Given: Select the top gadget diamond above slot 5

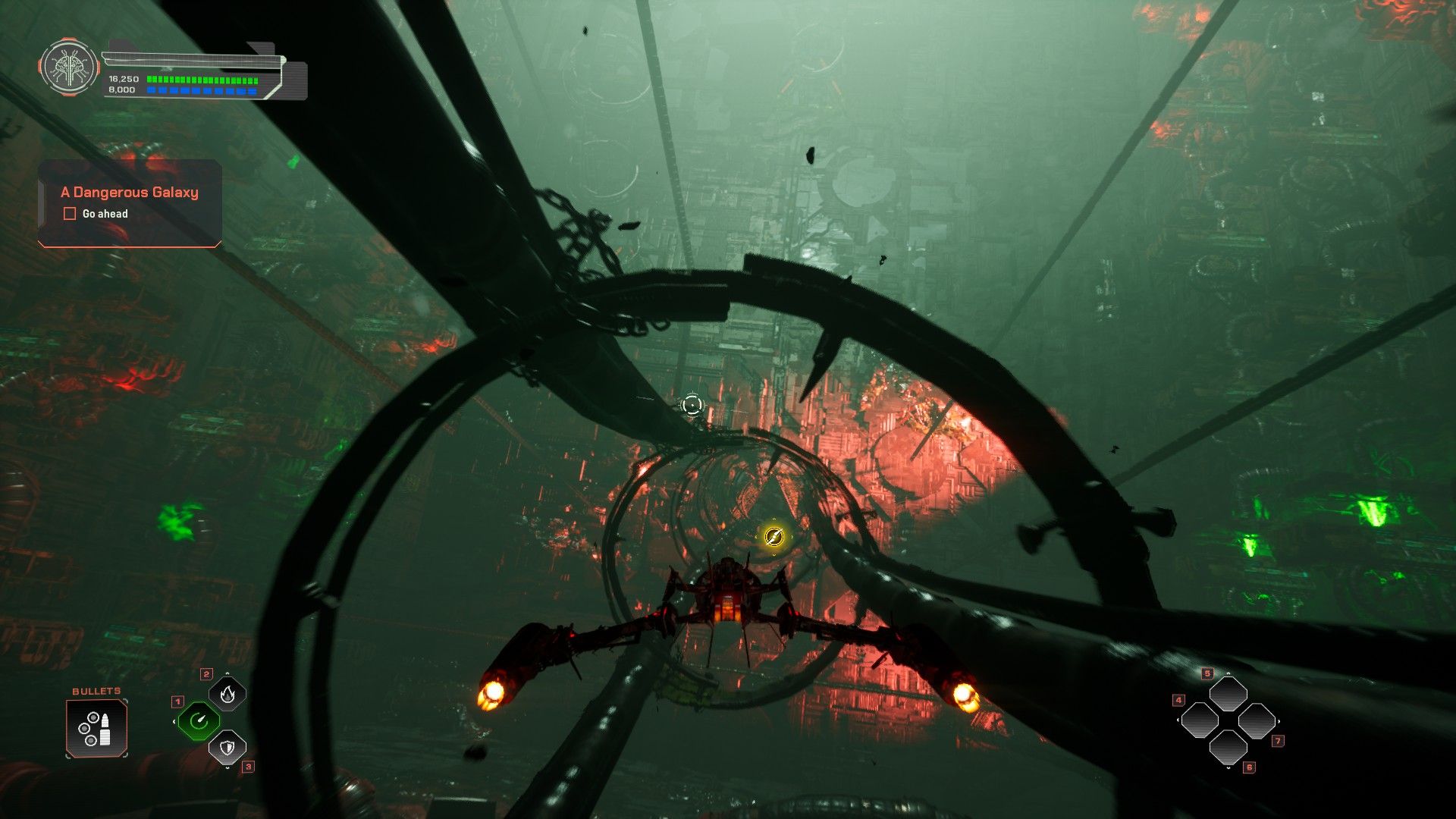Looking at the screenshot, I should (x=1229, y=693).
